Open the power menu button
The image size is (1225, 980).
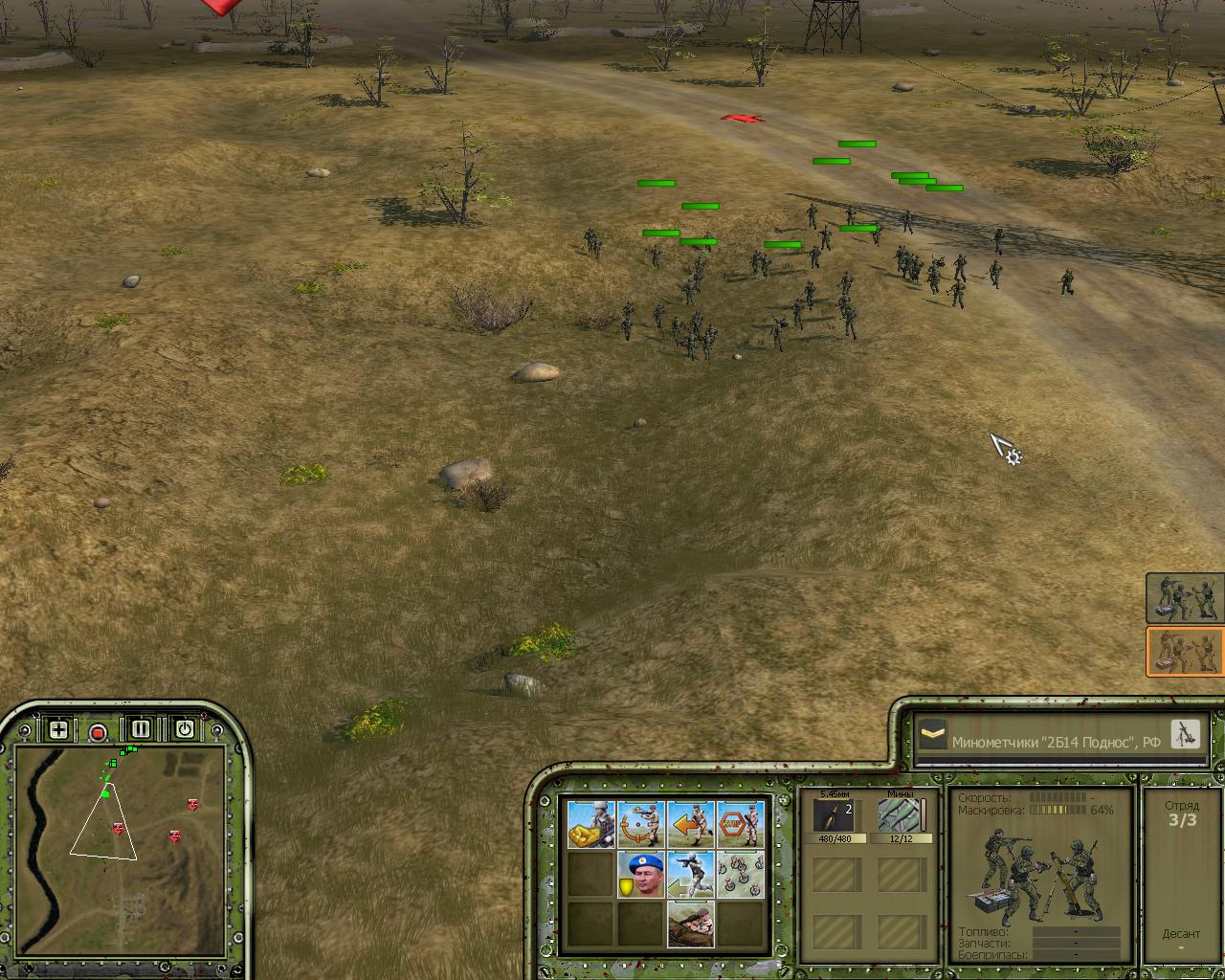[184, 730]
